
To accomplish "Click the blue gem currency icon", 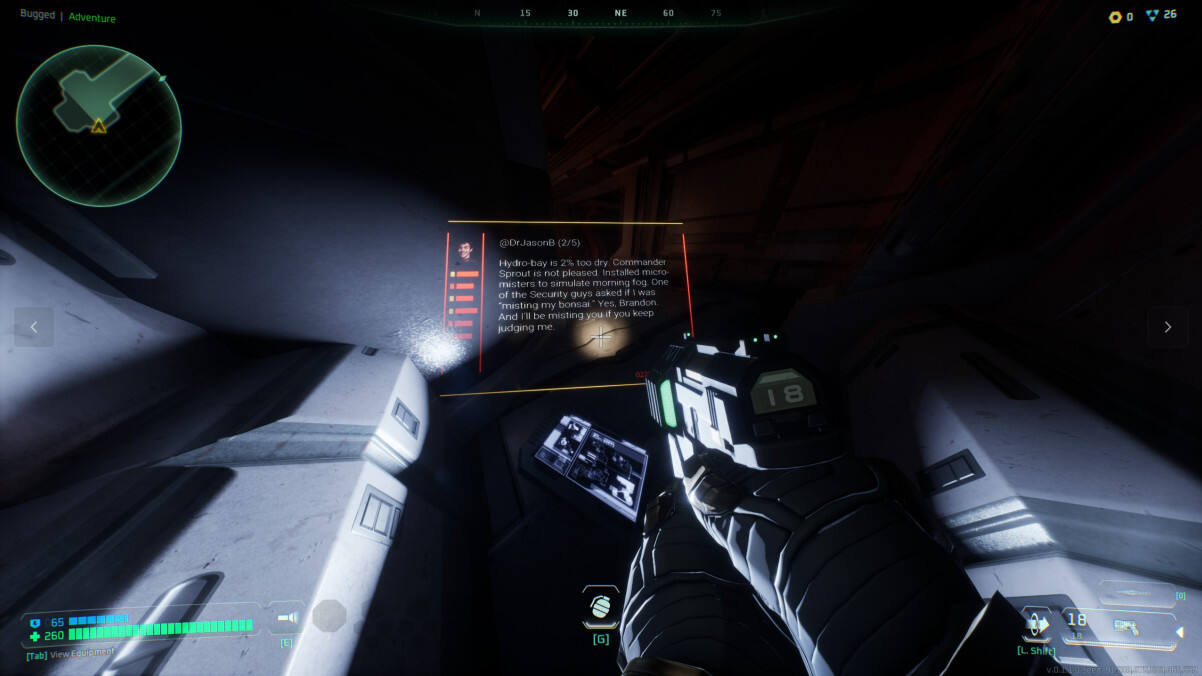I will pyautogui.click(x=1151, y=16).
